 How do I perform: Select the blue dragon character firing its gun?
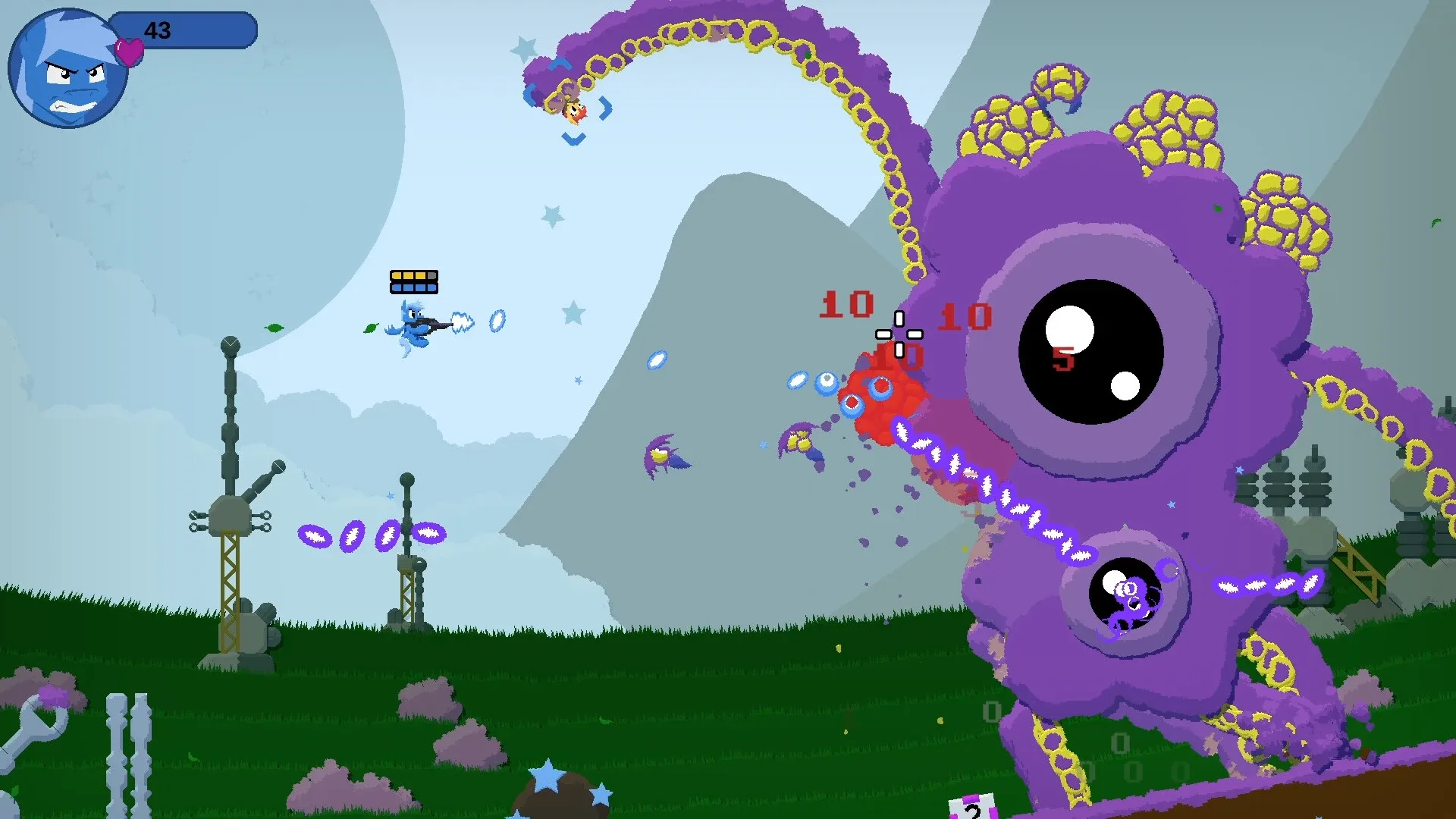(x=413, y=326)
